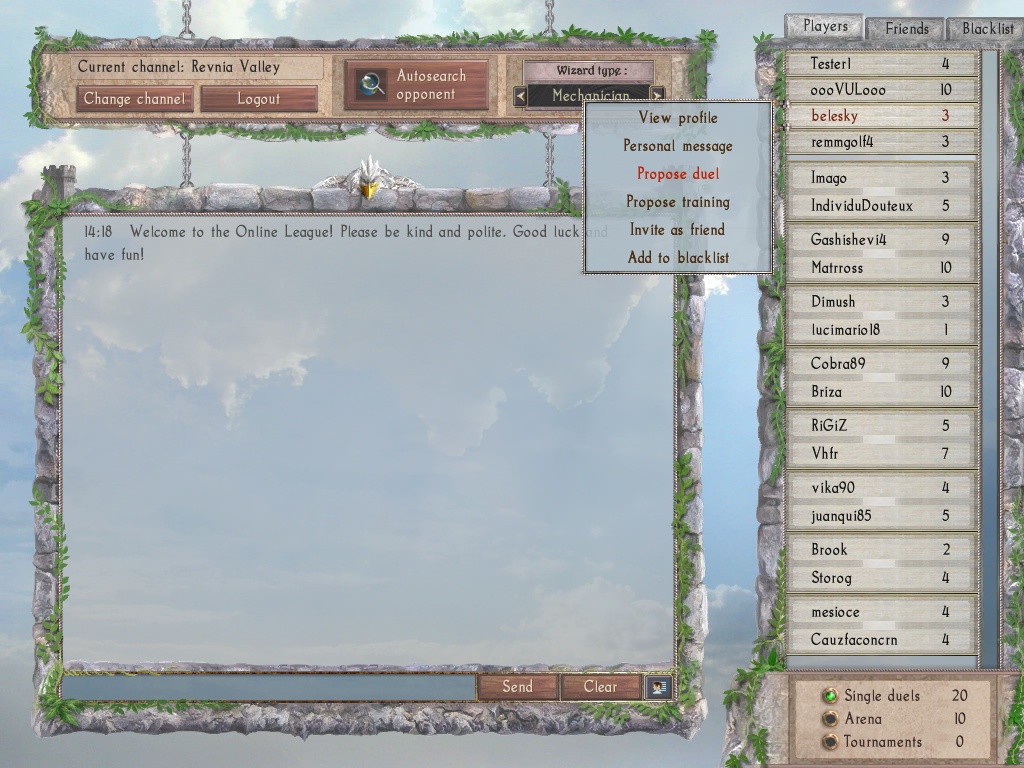Choose View profile from context menu
Viewport: 1024px width, 768px height.
coord(678,118)
